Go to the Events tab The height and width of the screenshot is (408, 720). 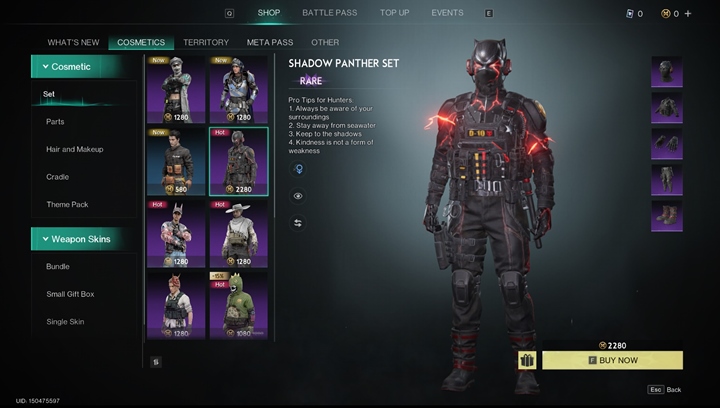pos(447,13)
